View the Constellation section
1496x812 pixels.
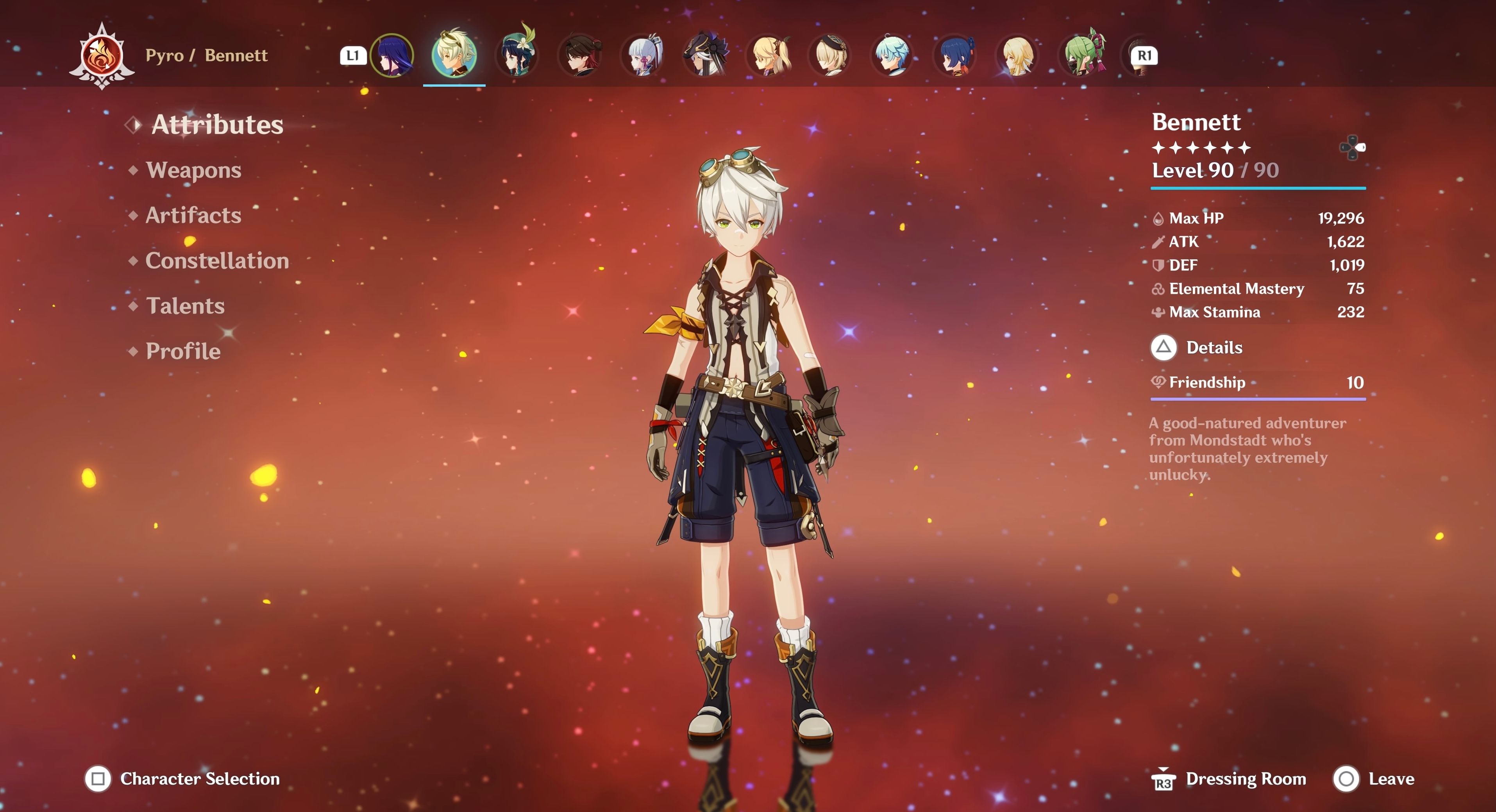[218, 261]
